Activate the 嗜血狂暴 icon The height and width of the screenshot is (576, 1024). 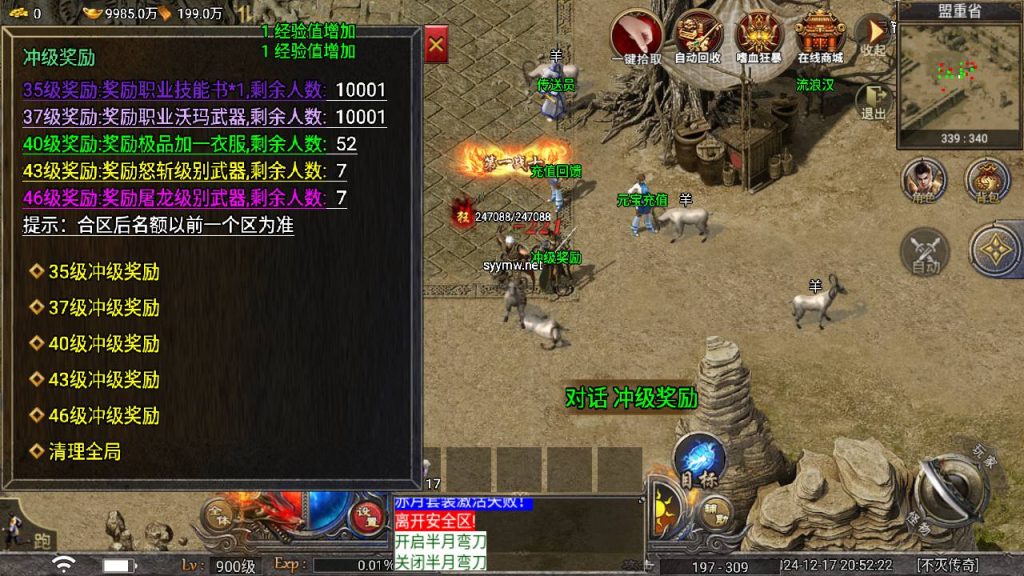(x=759, y=36)
